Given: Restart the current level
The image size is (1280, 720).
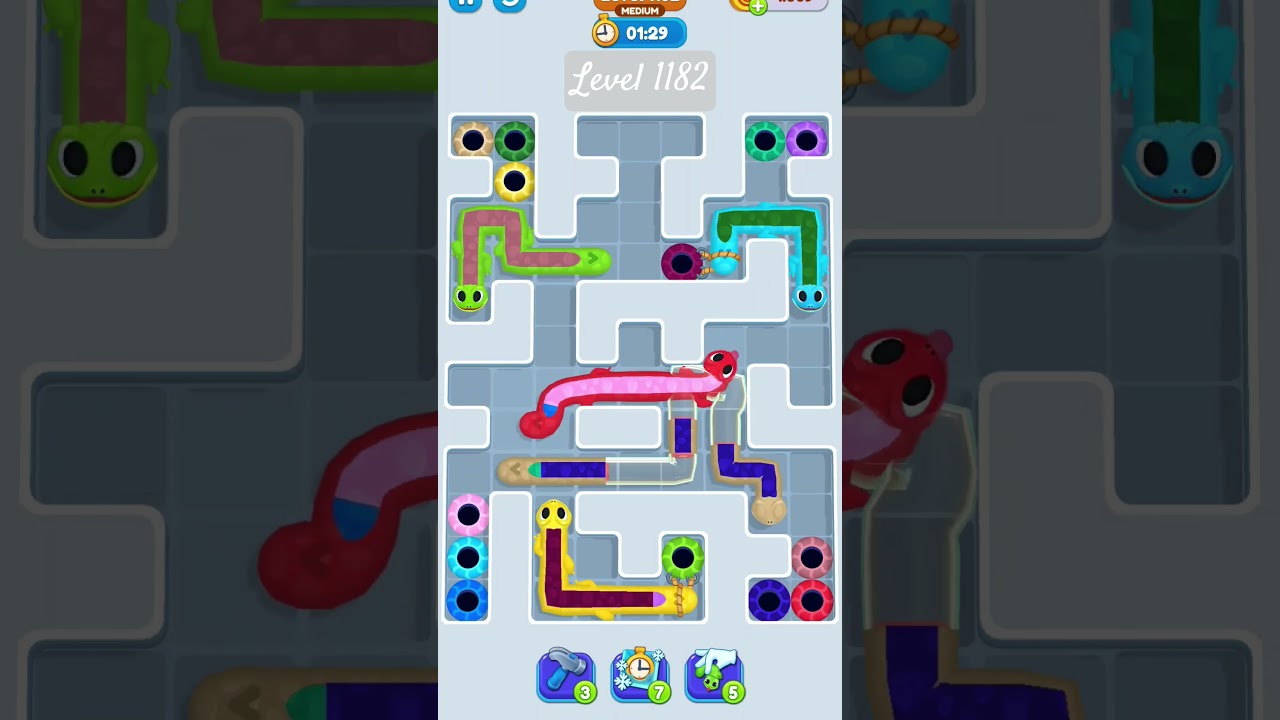Looking at the screenshot, I should click(x=510, y=4).
